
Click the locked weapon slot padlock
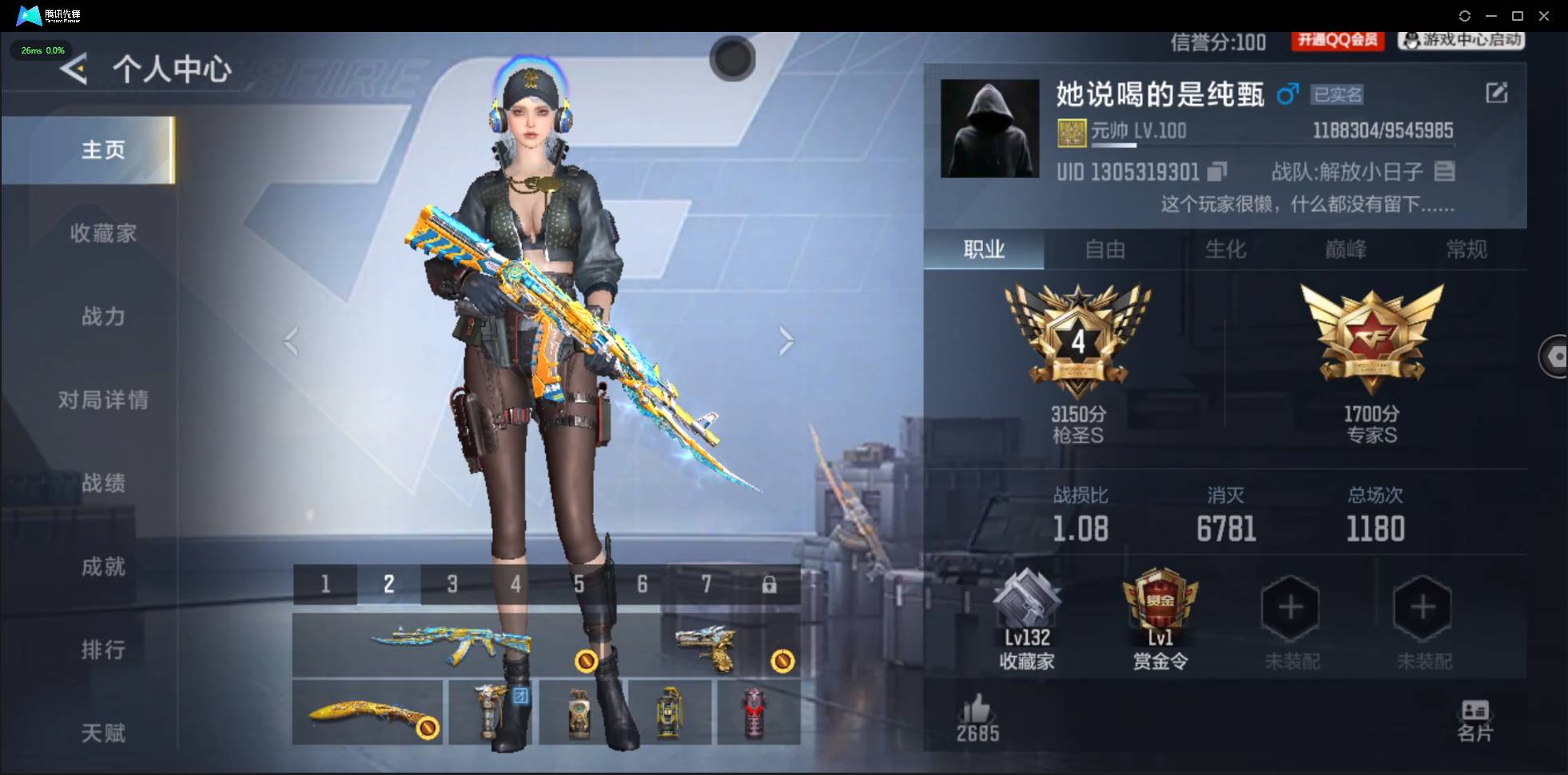(770, 584)
